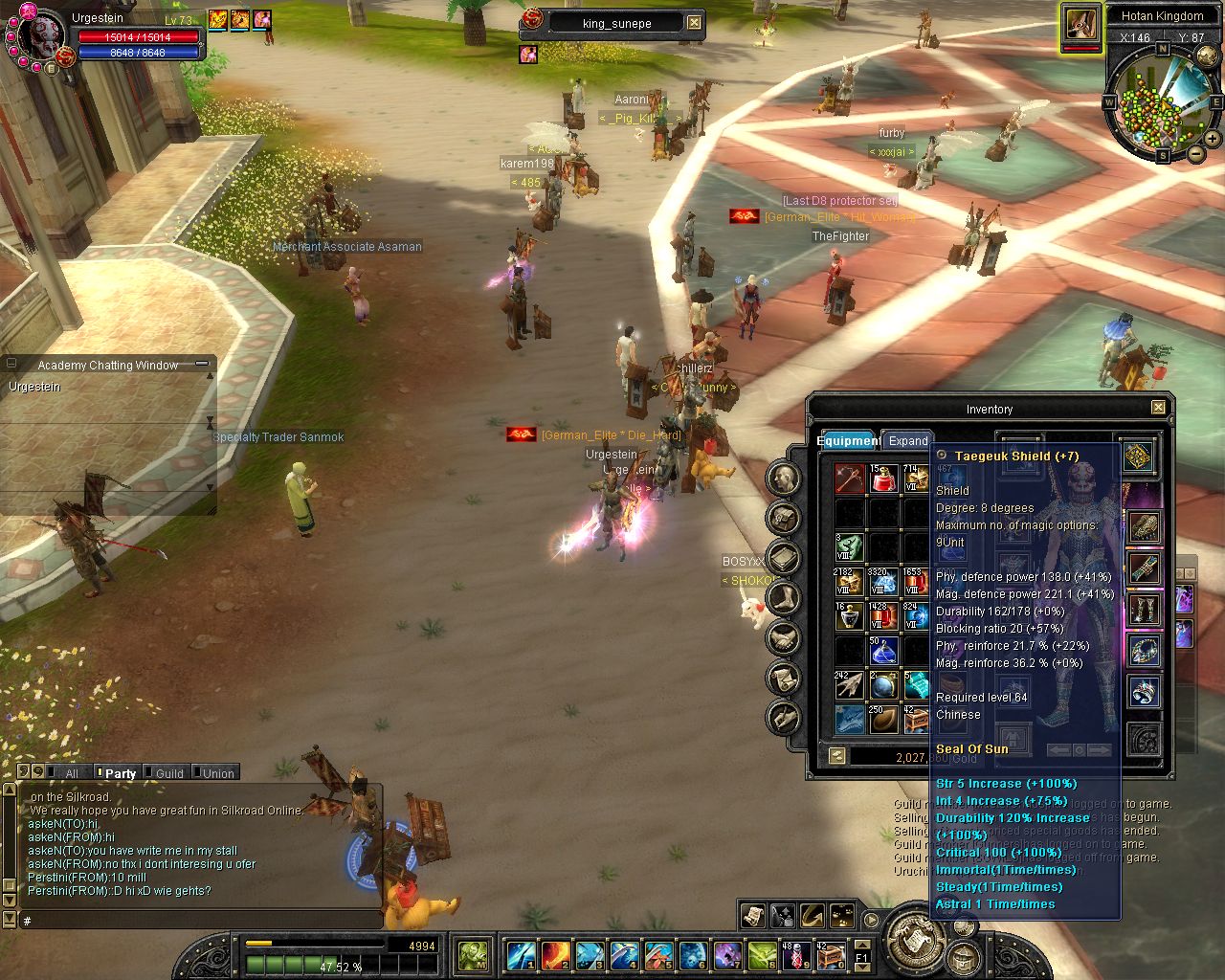
Task: Open the Party chat tab
Action: 121,773
